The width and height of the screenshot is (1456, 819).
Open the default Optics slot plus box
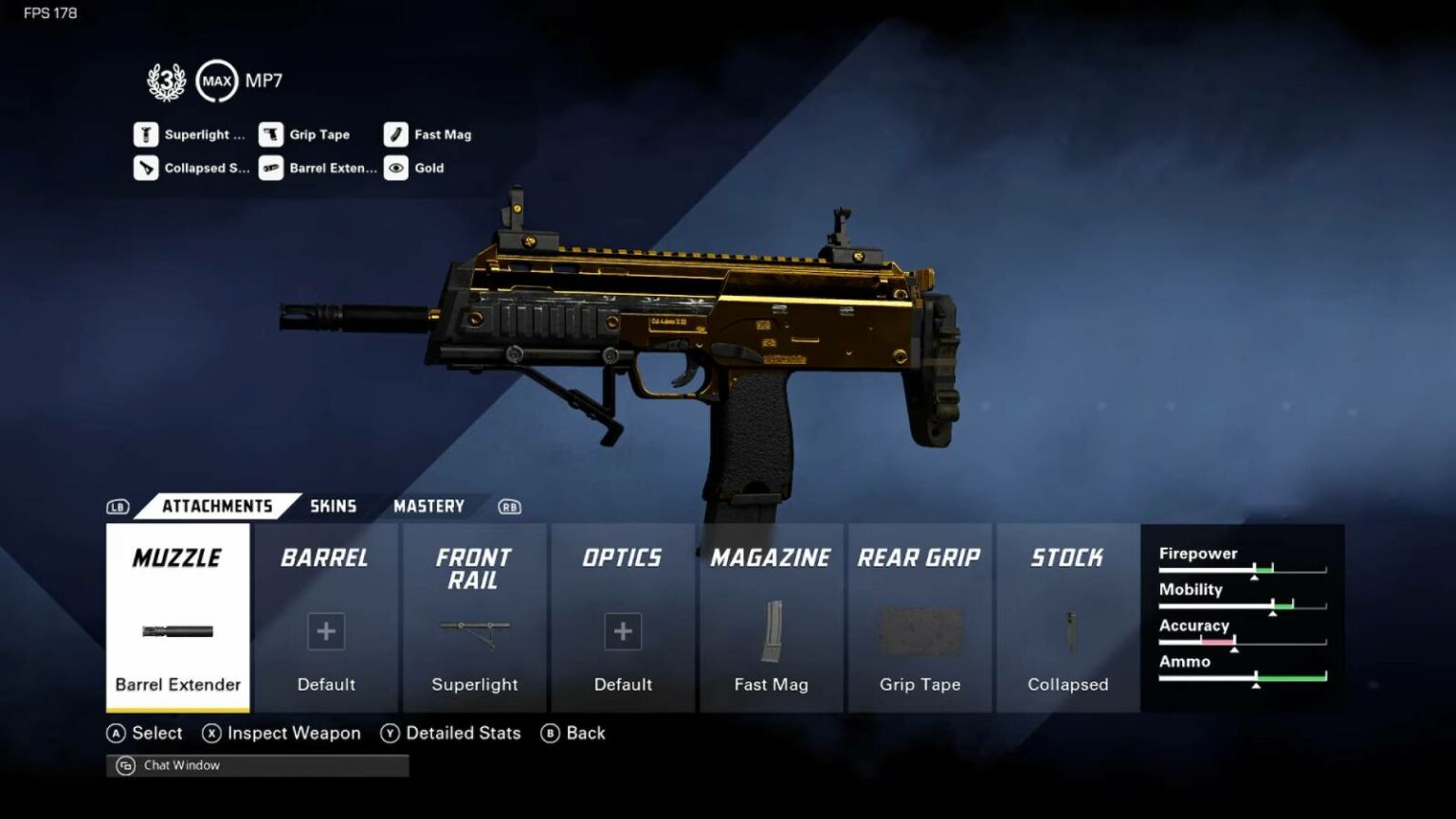pyautogui.click(x=623, y=631)
